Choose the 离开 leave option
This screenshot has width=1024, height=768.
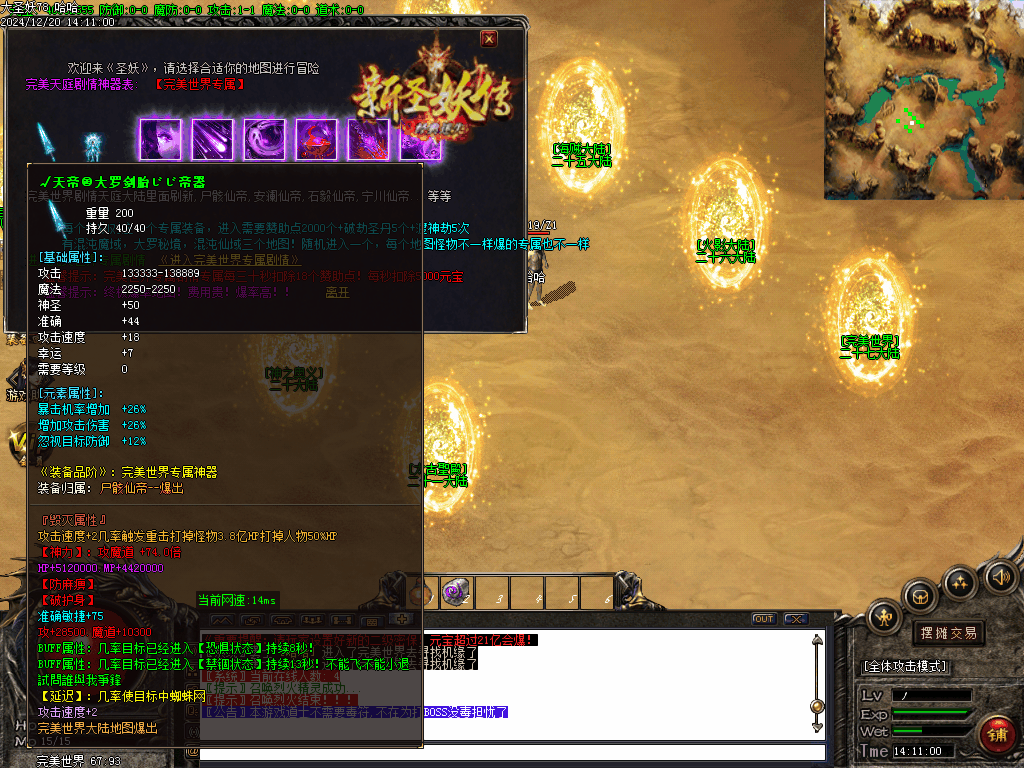(x=338, y=293)
